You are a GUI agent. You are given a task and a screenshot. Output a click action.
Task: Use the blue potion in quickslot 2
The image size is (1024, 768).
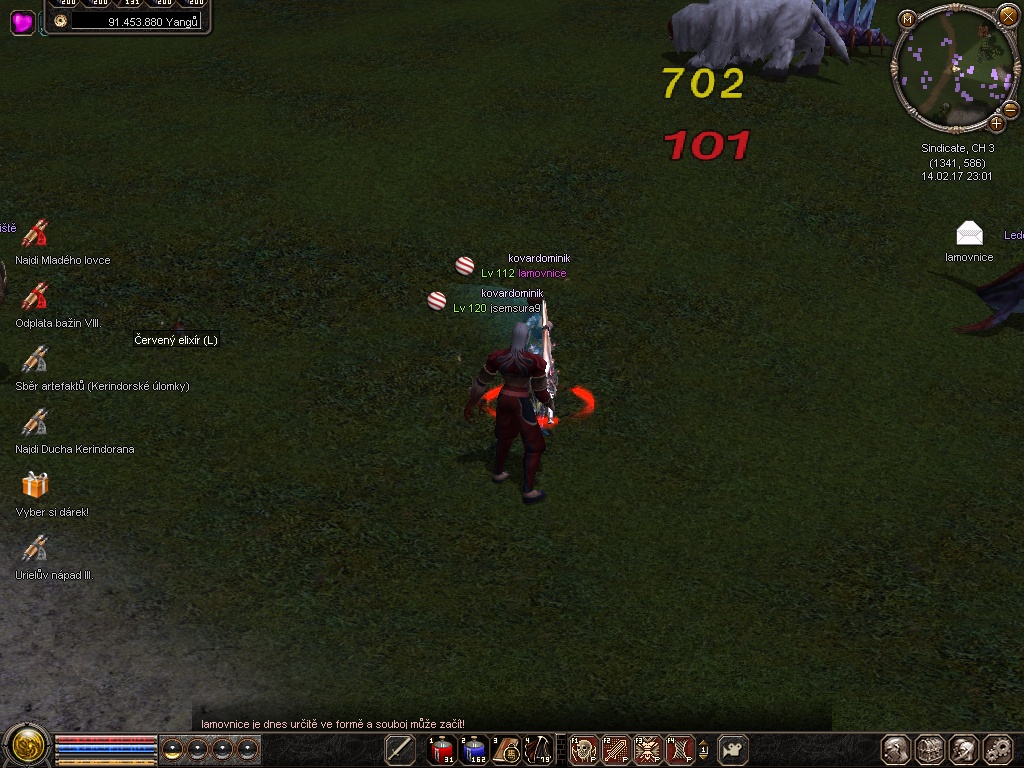[474, 749]
